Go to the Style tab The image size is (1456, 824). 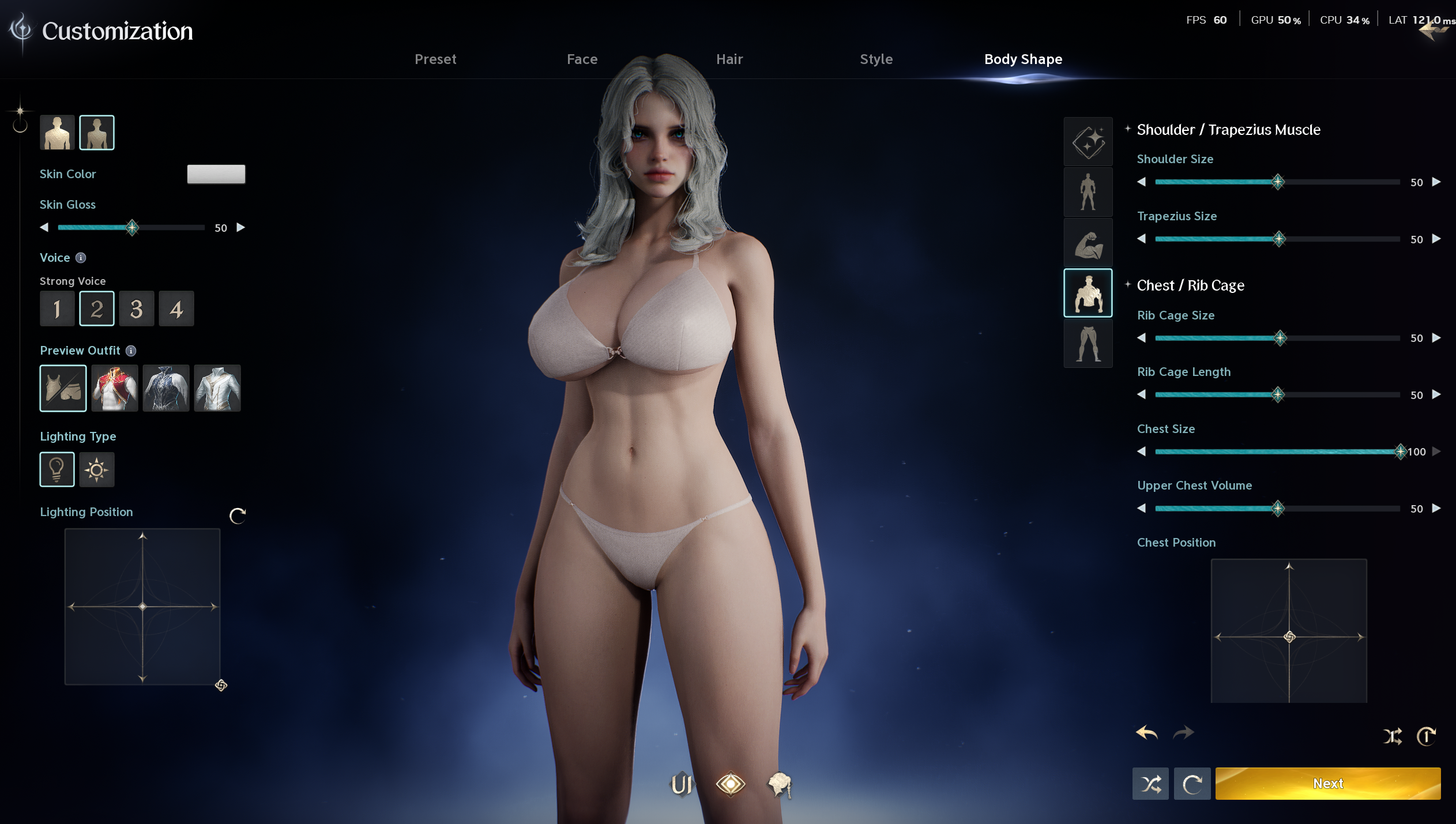(876, 59)
